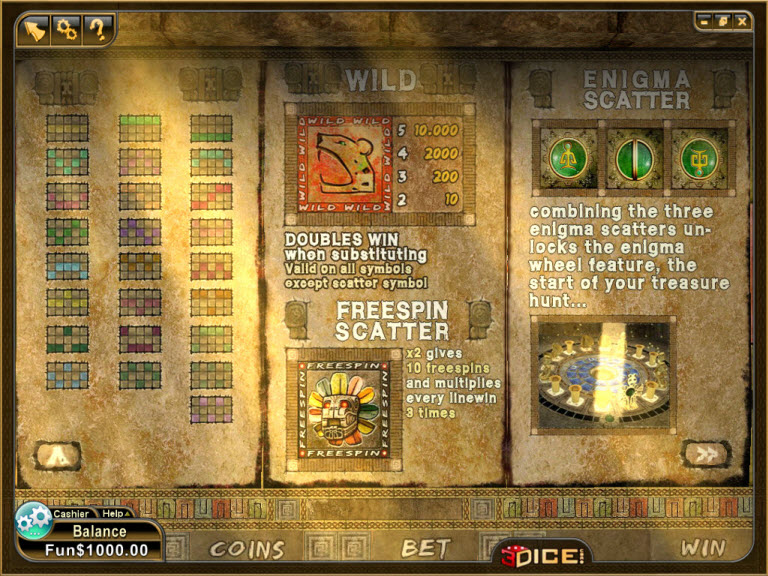Click the round gears button beside Balance

[x=34, y=521]
